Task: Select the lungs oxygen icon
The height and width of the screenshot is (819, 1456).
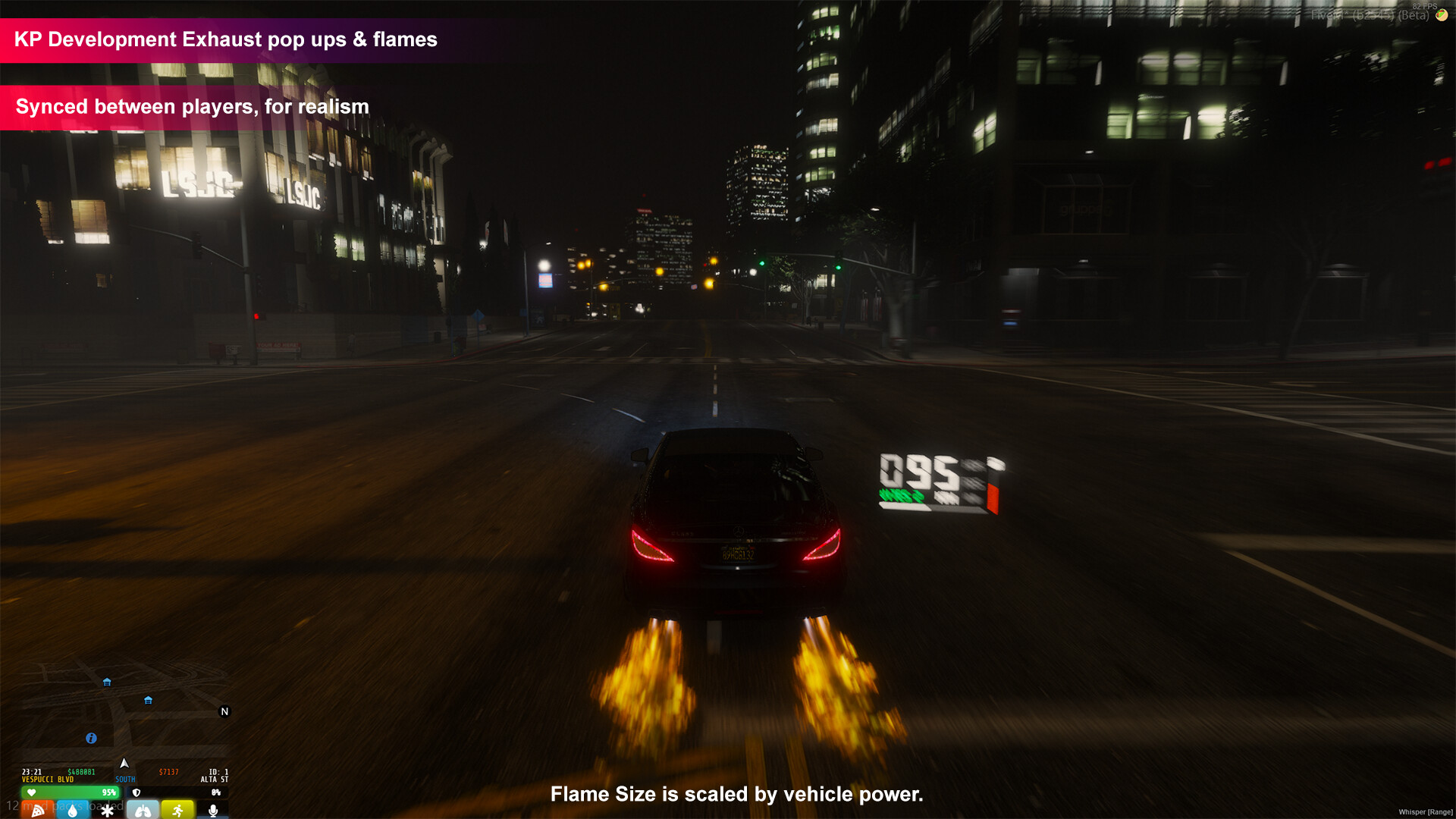Action: tap(143, 811)
